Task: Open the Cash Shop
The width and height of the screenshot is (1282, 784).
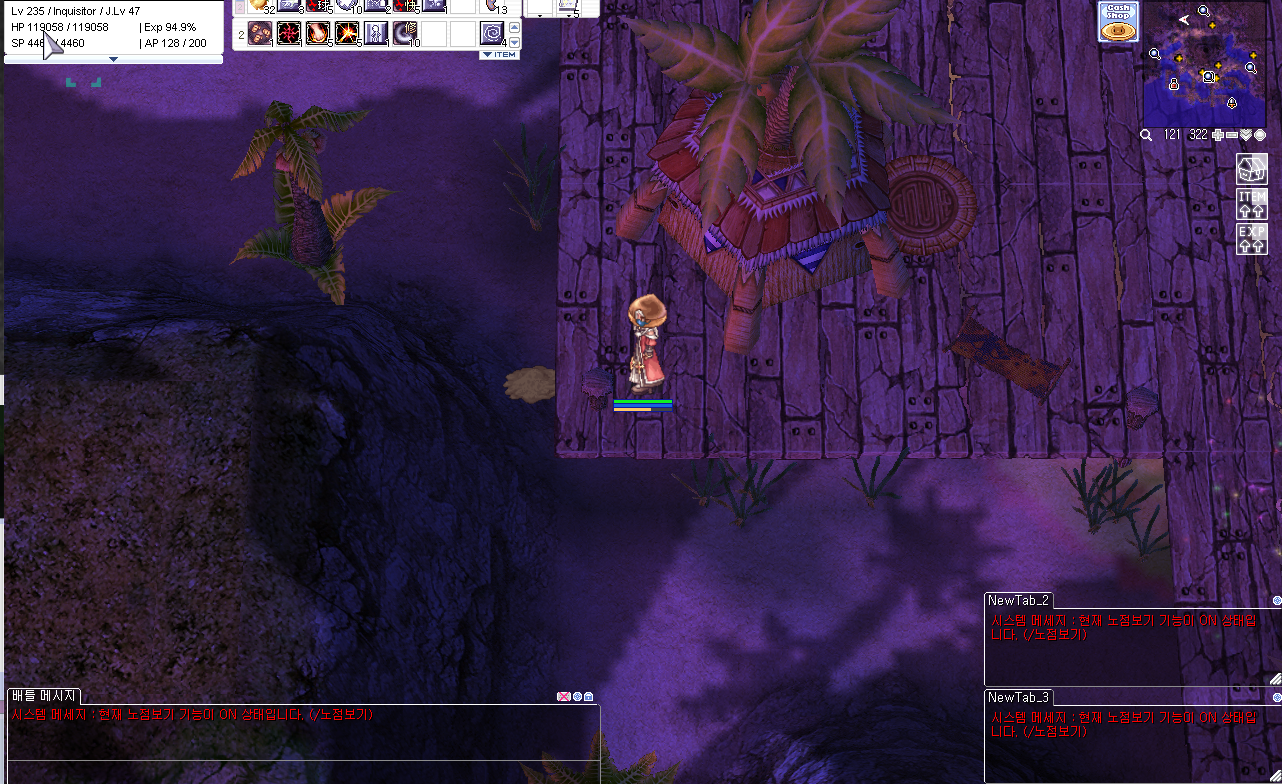Action: point(1118,22)
